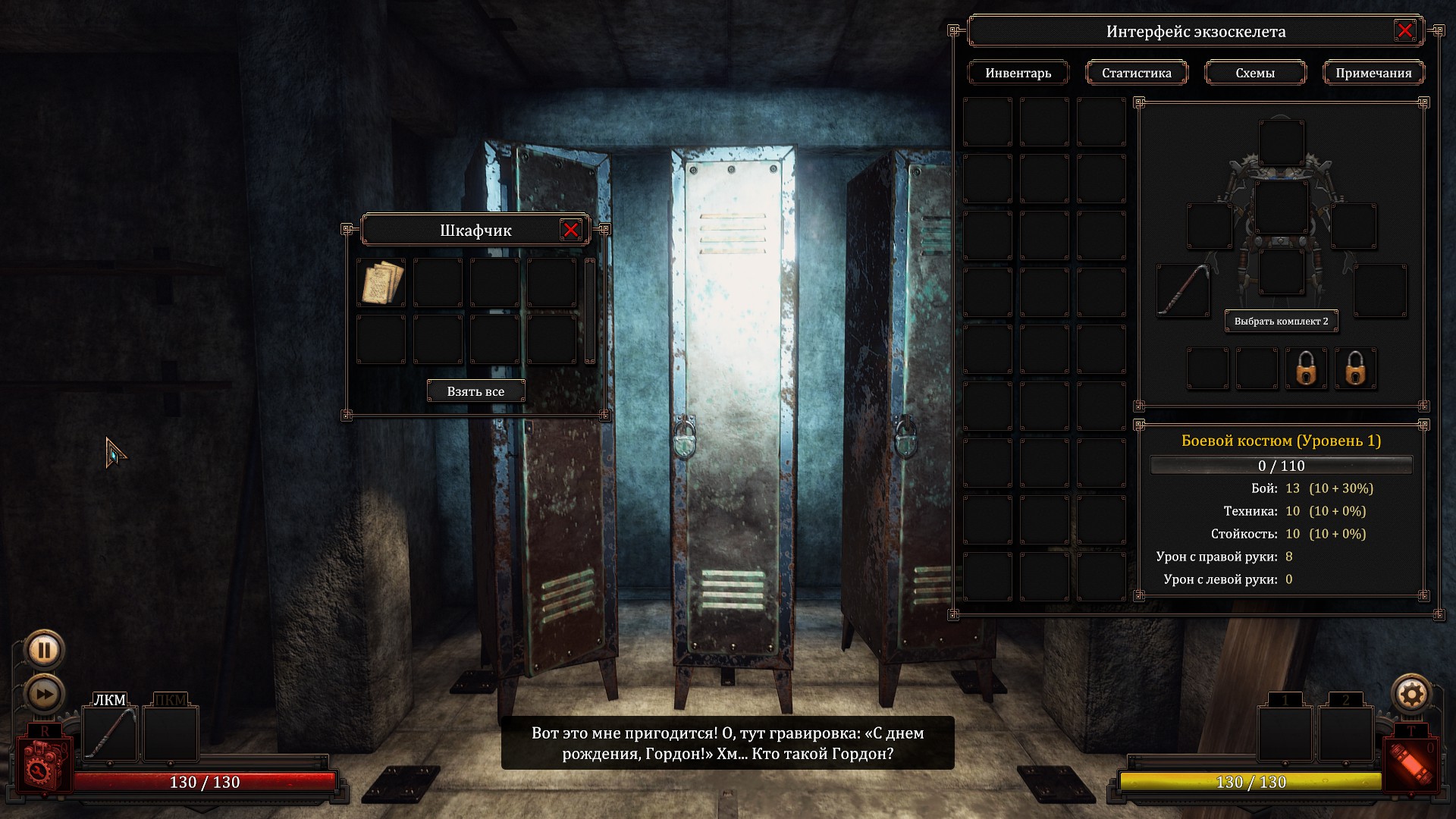Close the Шкафчик window
This screenshot has width=1456, height=819.
(x=572, y=230)
